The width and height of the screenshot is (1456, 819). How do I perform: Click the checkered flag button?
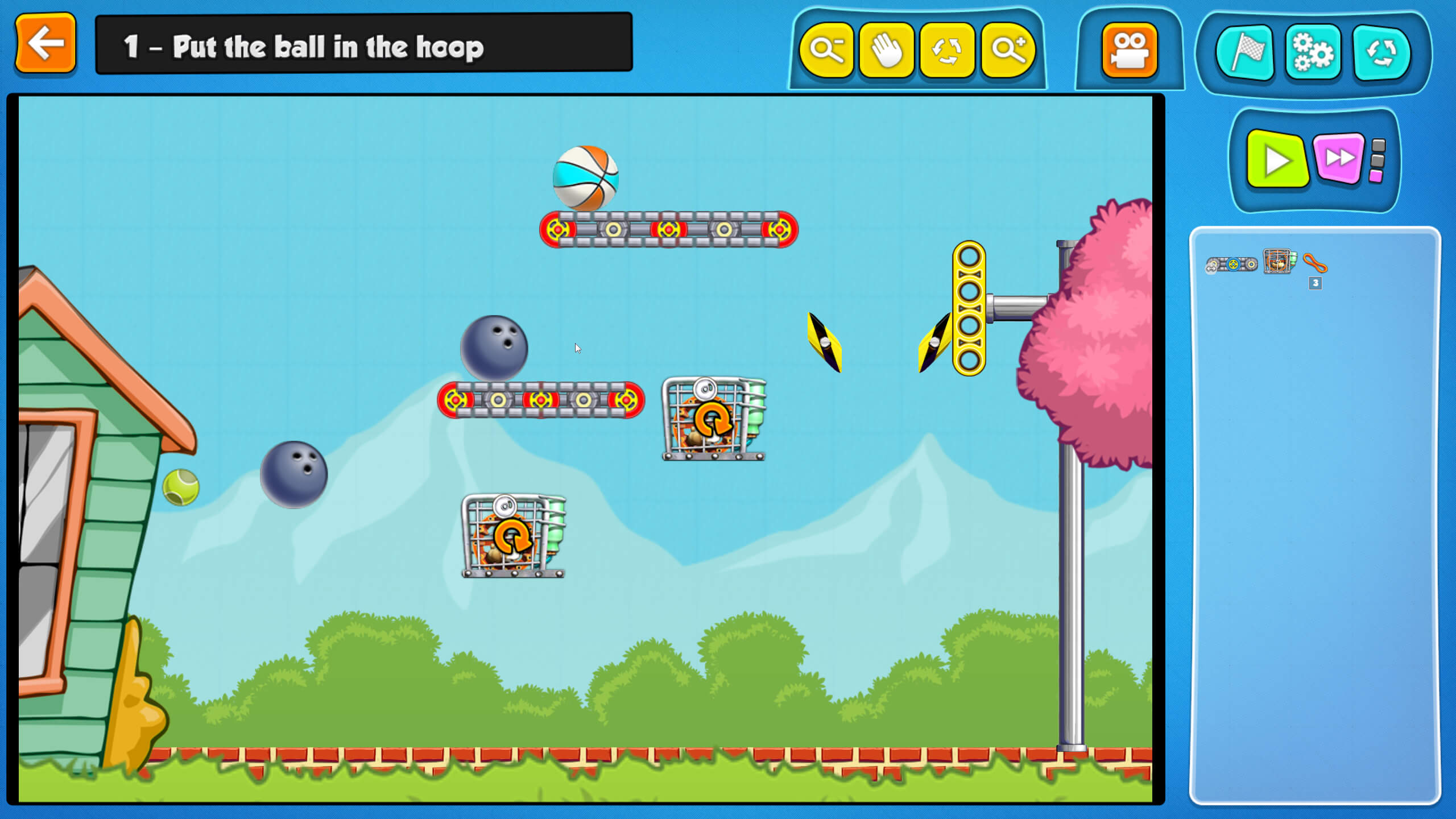pos(1244,52)
